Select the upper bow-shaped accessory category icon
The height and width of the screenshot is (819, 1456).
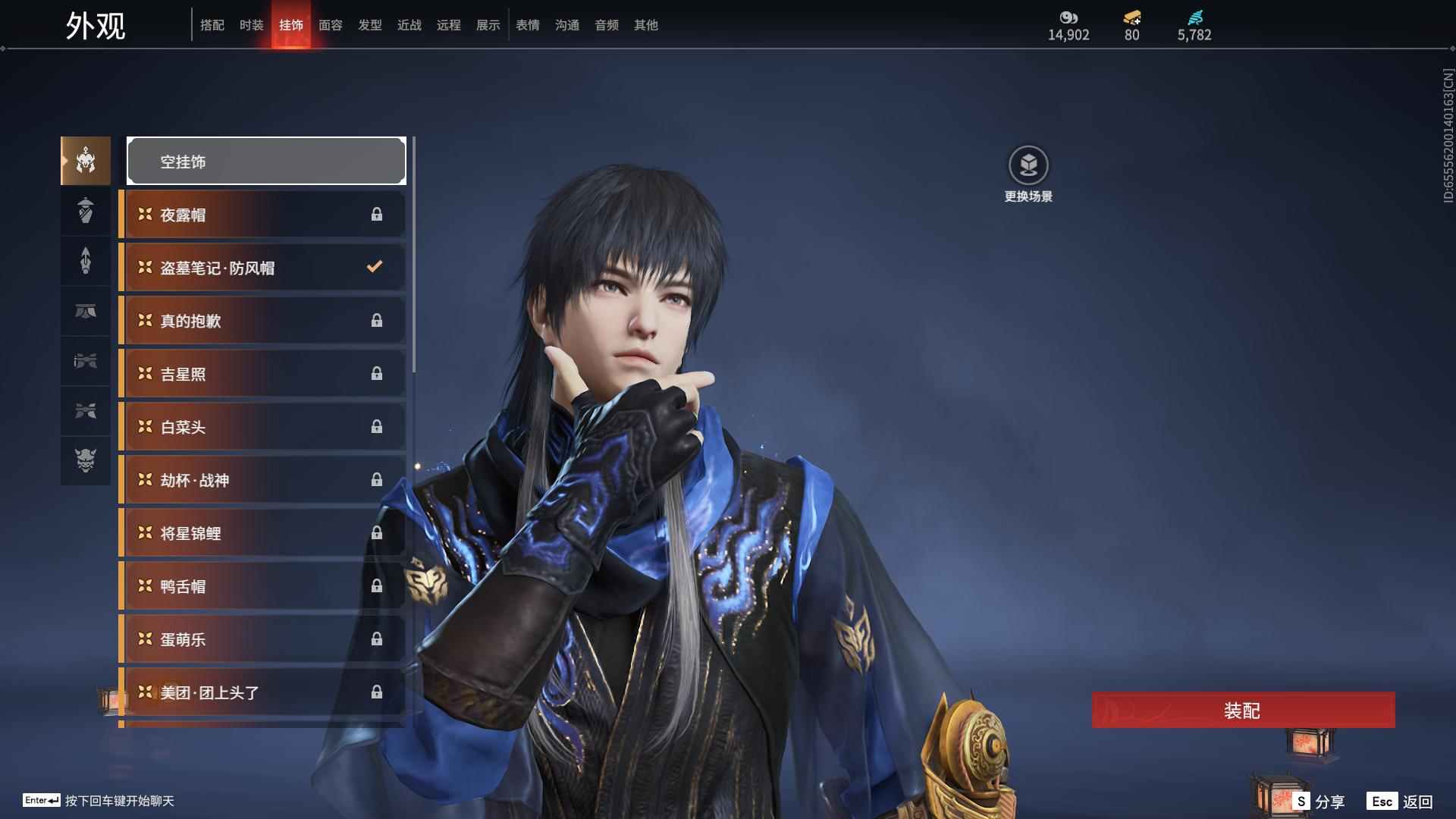point(85,360)
